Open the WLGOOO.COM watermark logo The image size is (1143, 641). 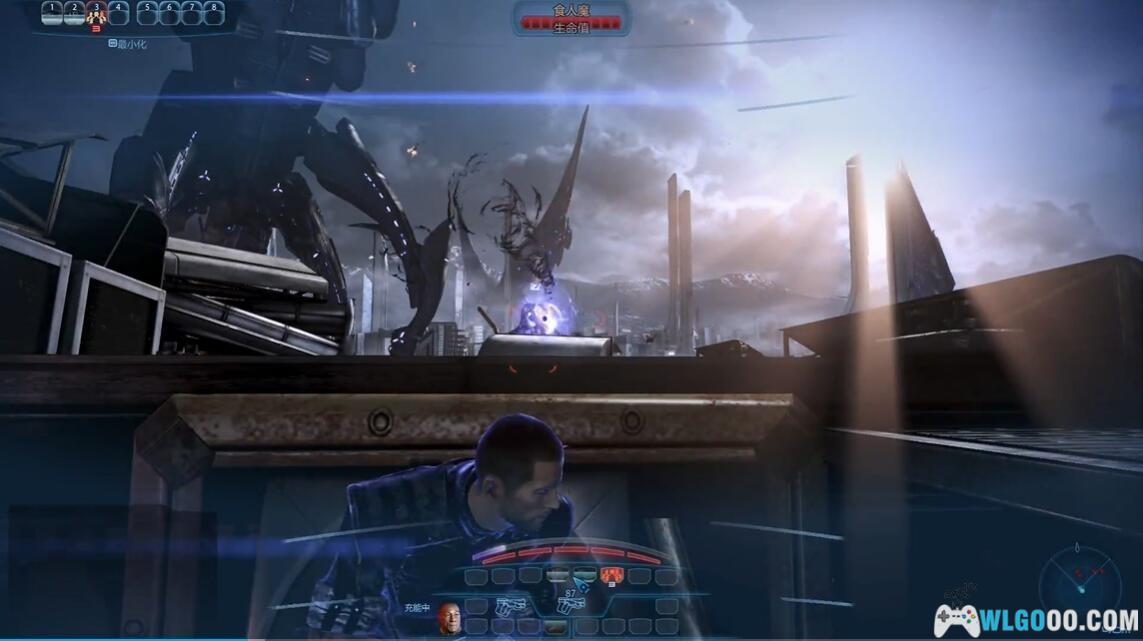pos(1036,620)
